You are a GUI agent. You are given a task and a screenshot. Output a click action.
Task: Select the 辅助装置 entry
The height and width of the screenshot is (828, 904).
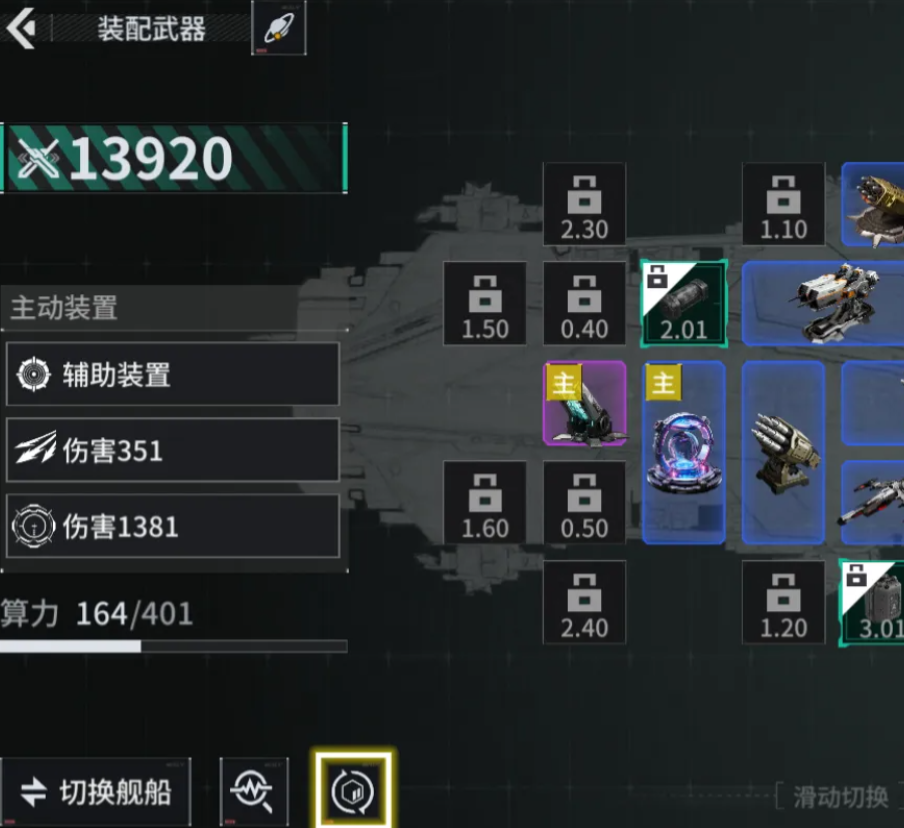(x=172, y=375)
